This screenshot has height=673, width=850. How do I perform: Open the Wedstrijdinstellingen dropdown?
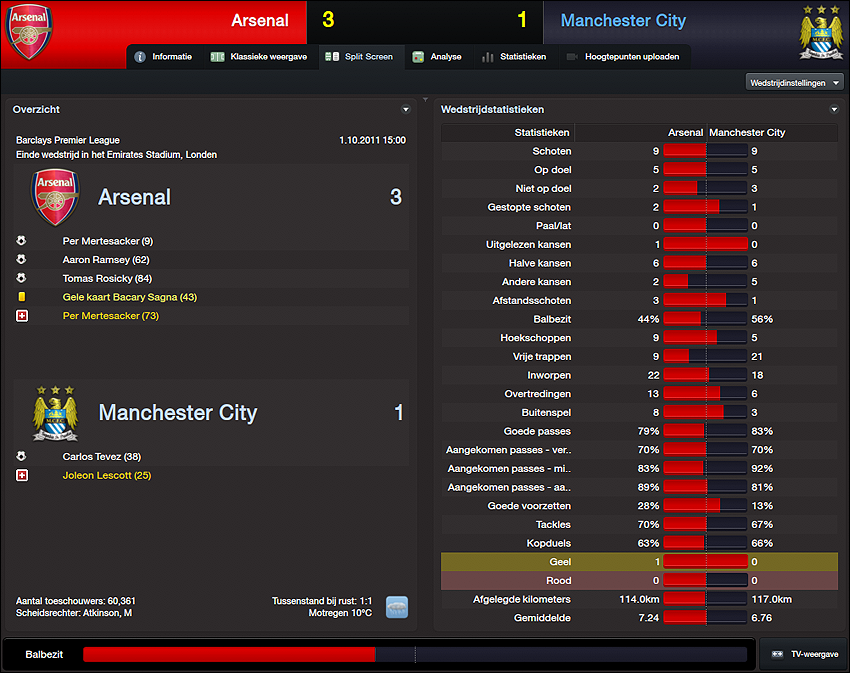pyautogui.click(x=795, y=82)
